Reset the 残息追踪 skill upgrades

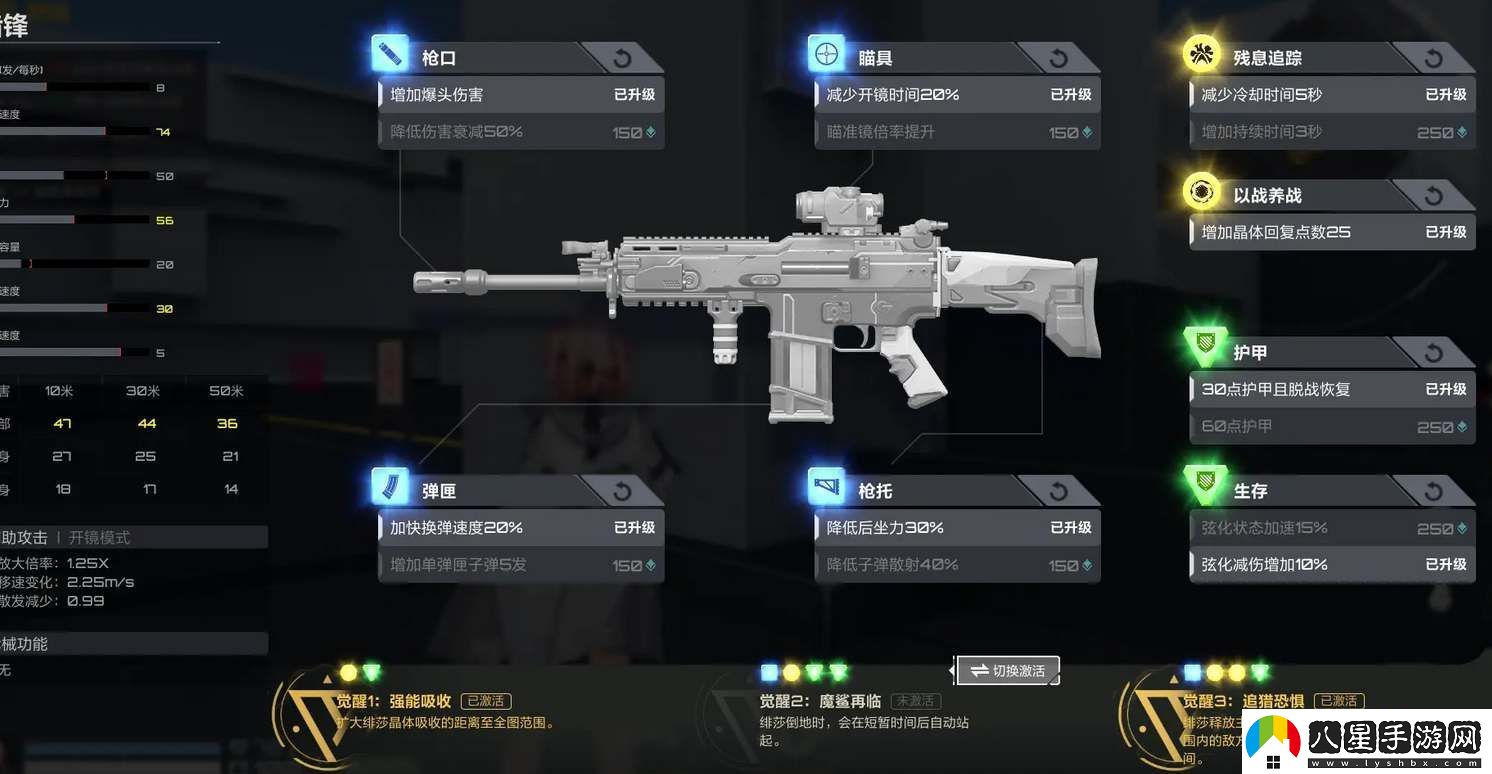[x=1433, y=58]
